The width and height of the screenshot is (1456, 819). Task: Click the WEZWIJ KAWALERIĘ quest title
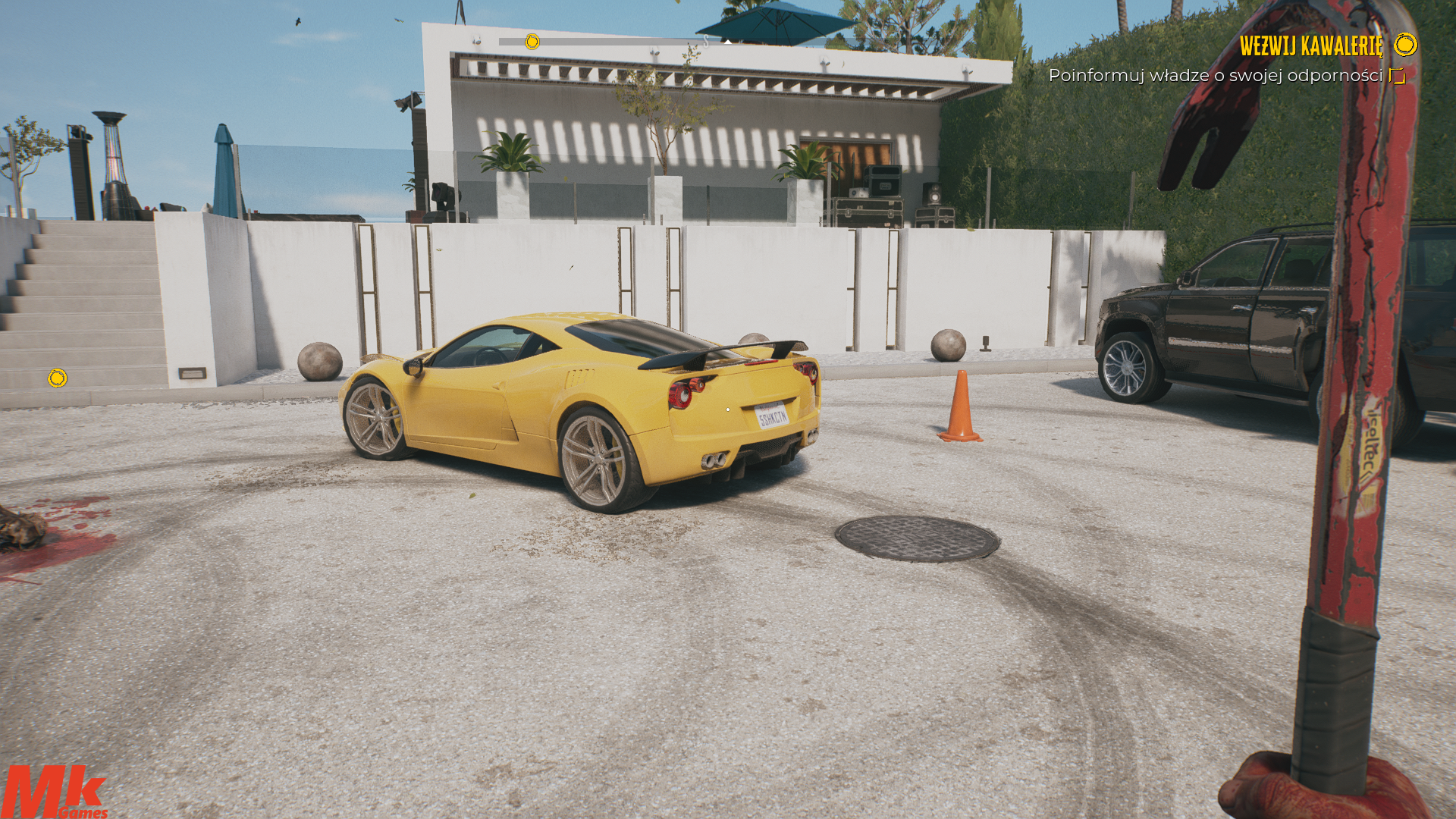pyautogui.click(x=1310, y=45)
